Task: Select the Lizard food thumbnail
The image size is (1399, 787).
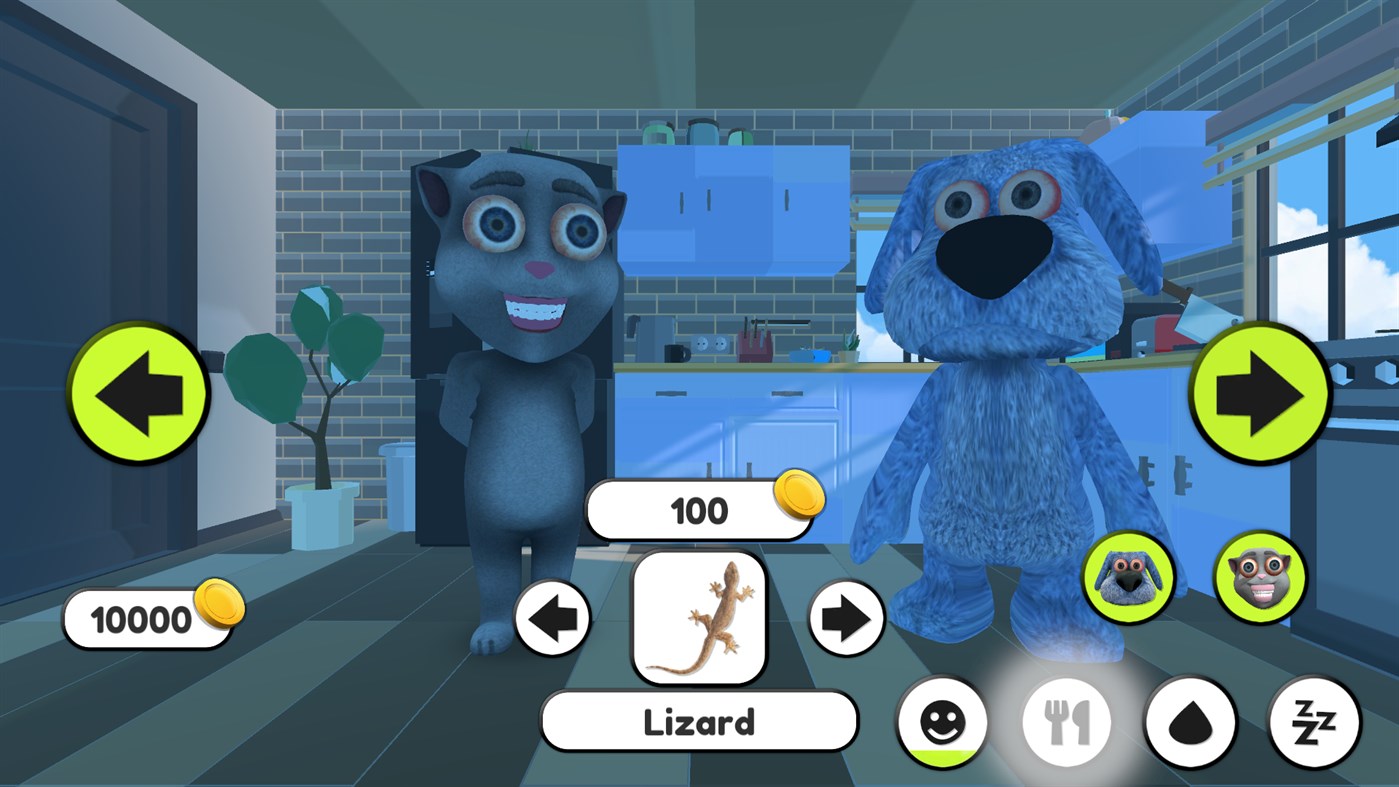Action: coord(699,620)
